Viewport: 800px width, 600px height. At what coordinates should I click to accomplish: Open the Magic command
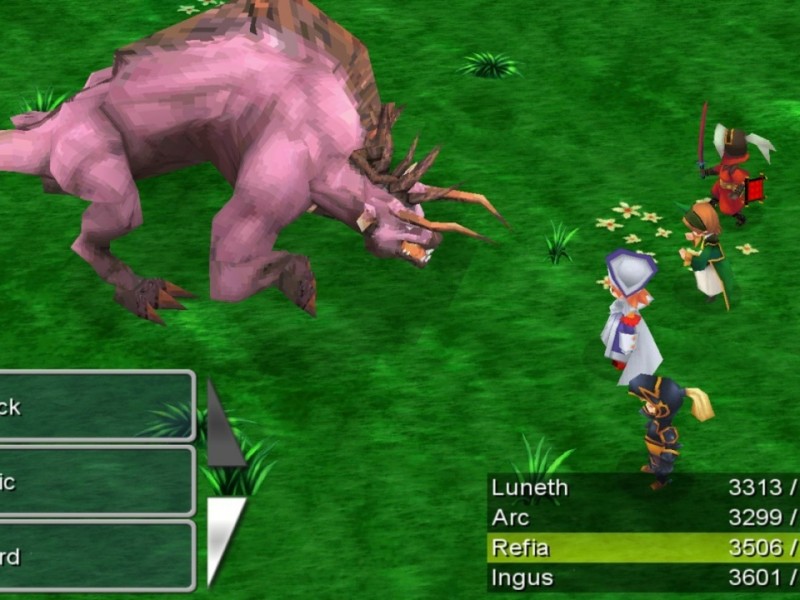[95, 481]
